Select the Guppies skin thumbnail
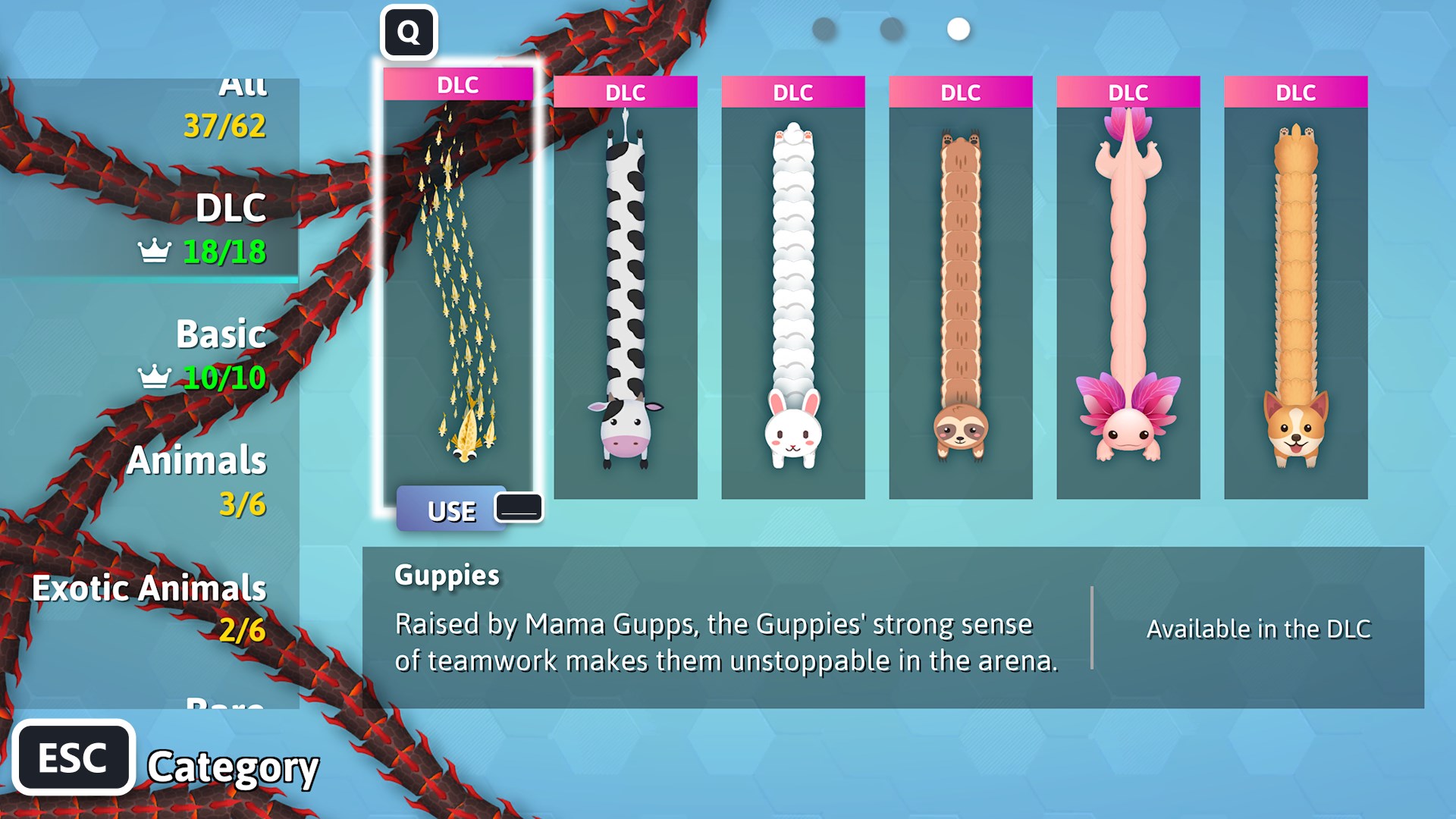1456x819 pixels. [x=459, y=288]
